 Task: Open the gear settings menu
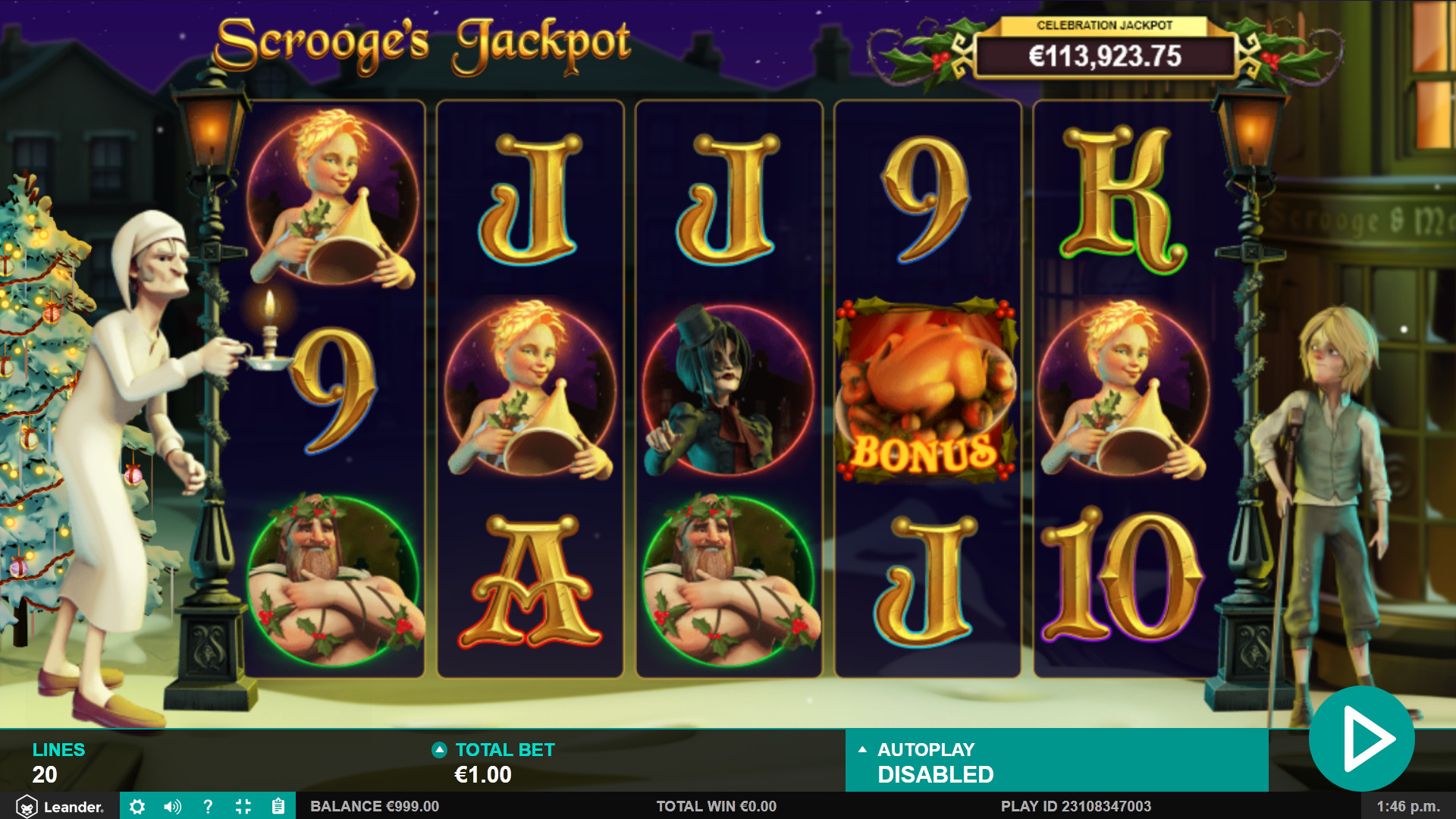[137, 806]
